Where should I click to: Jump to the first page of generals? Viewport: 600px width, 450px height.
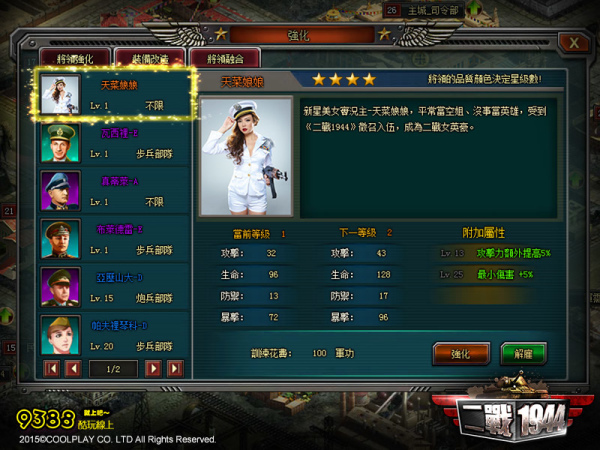tap(52, 368)
